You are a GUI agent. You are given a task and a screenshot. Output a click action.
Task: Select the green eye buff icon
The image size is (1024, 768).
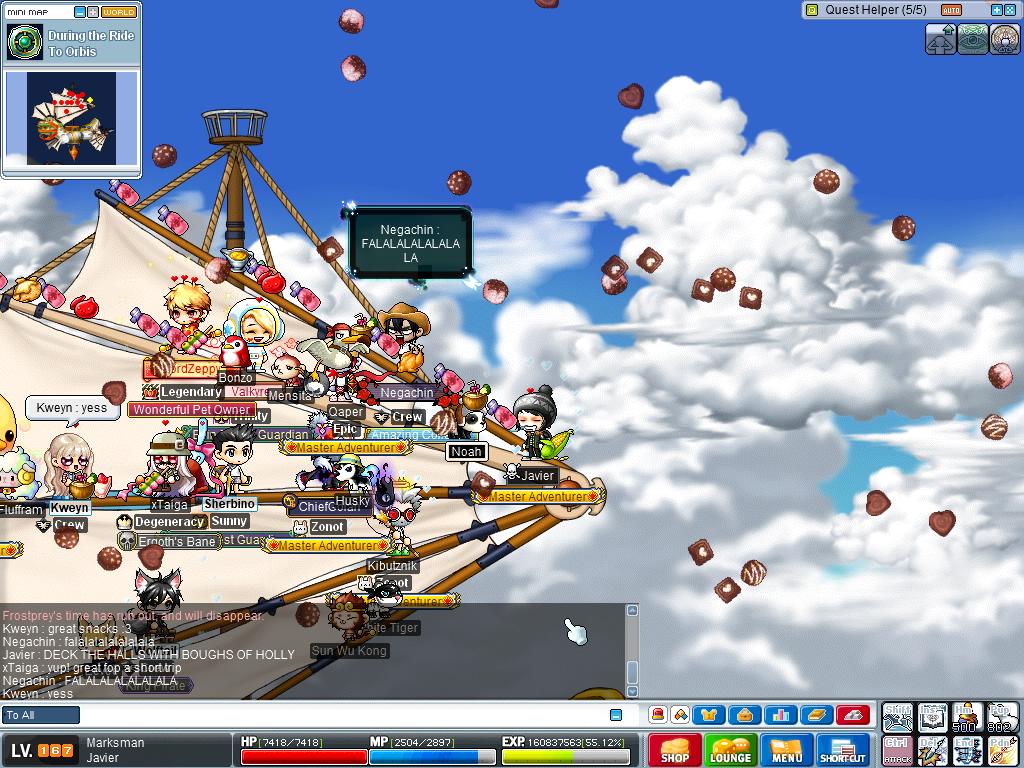tap(973, 39)
